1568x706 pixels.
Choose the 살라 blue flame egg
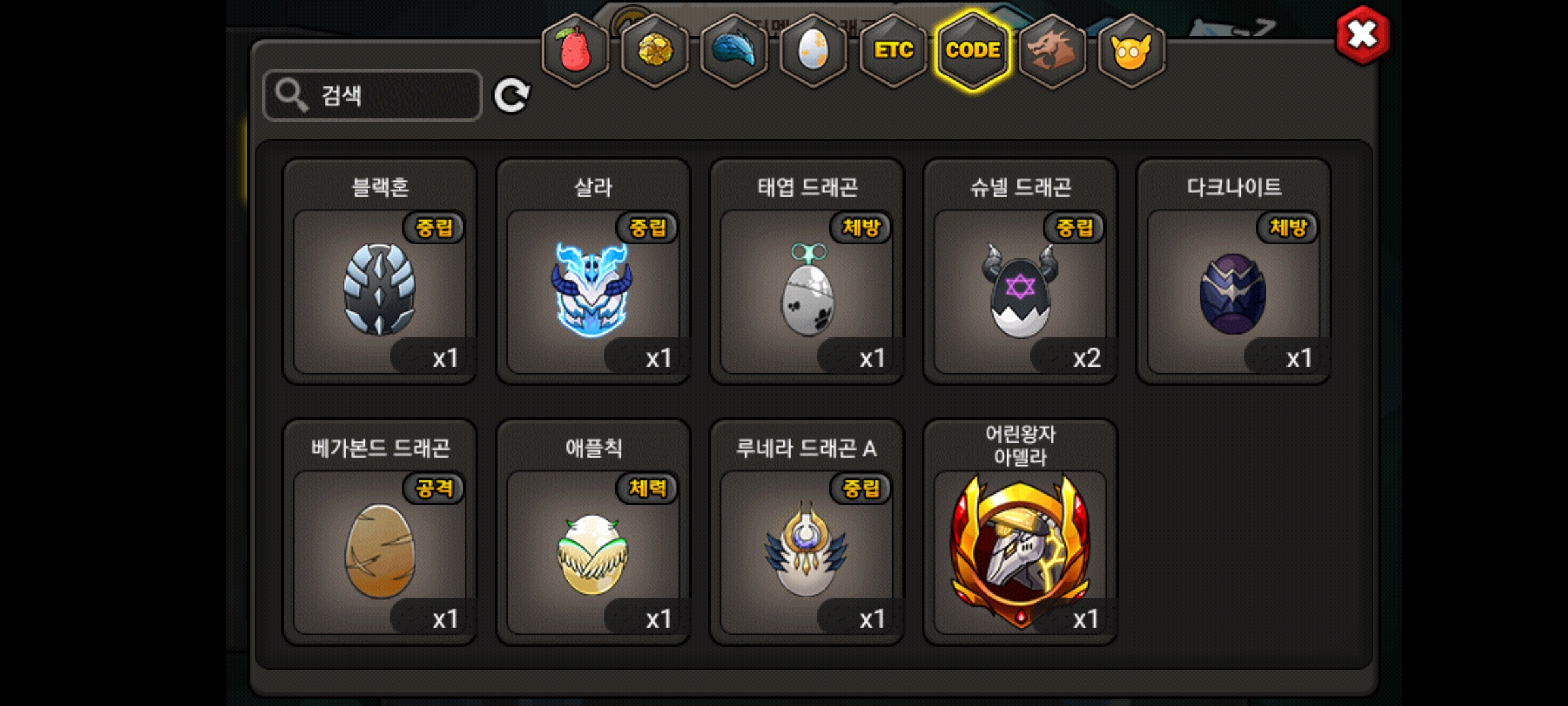pyautogui.click(x=593, y=291)
